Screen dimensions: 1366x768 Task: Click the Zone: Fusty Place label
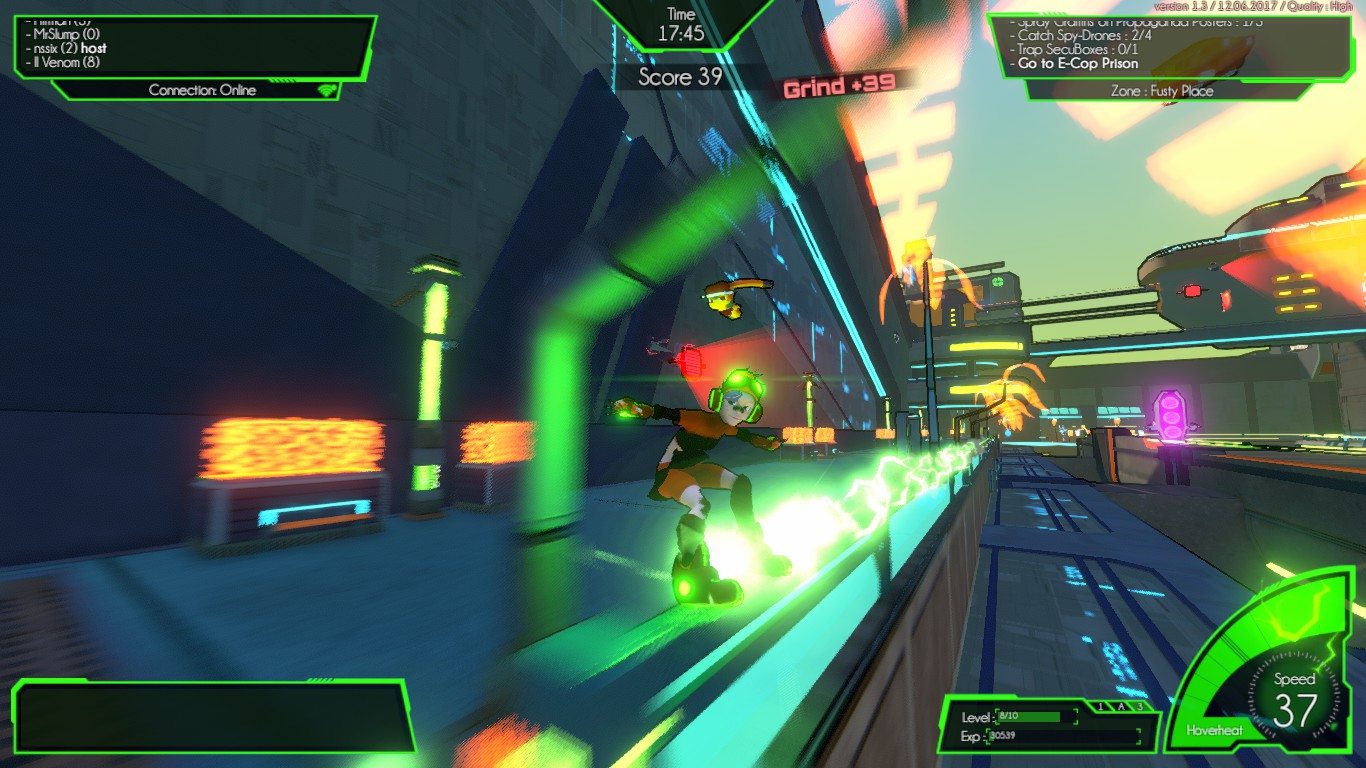1162,91
